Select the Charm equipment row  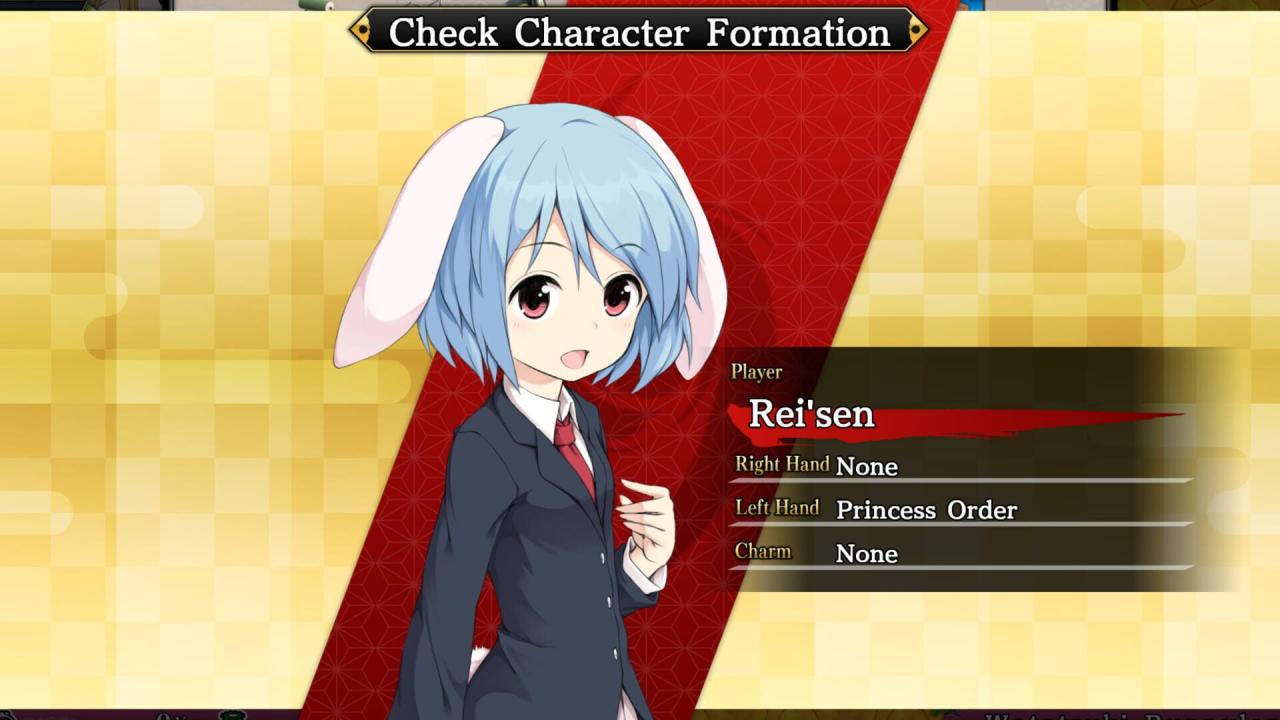[960, 553]
